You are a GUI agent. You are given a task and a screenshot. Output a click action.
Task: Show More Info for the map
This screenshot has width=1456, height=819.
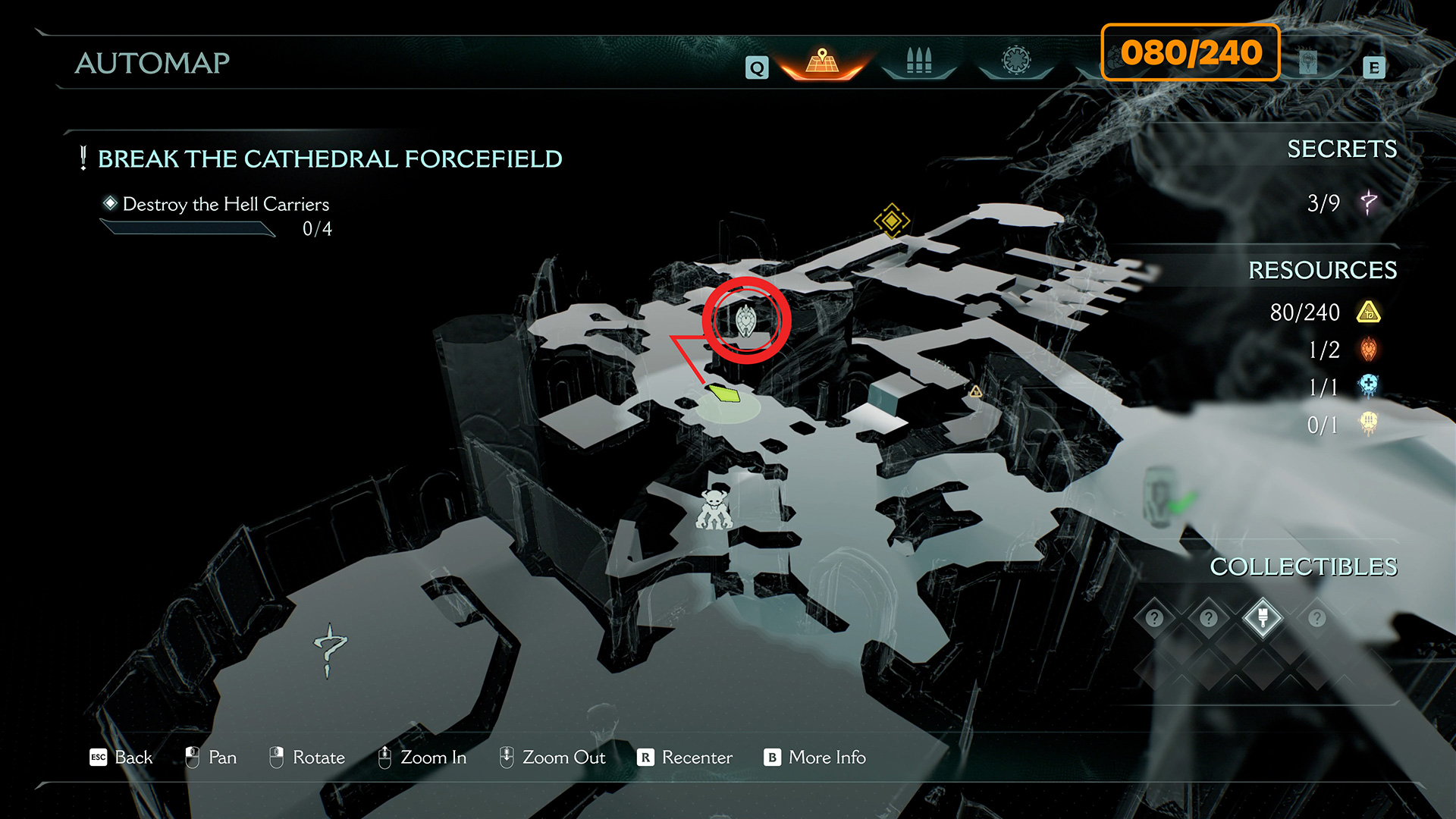815,758
